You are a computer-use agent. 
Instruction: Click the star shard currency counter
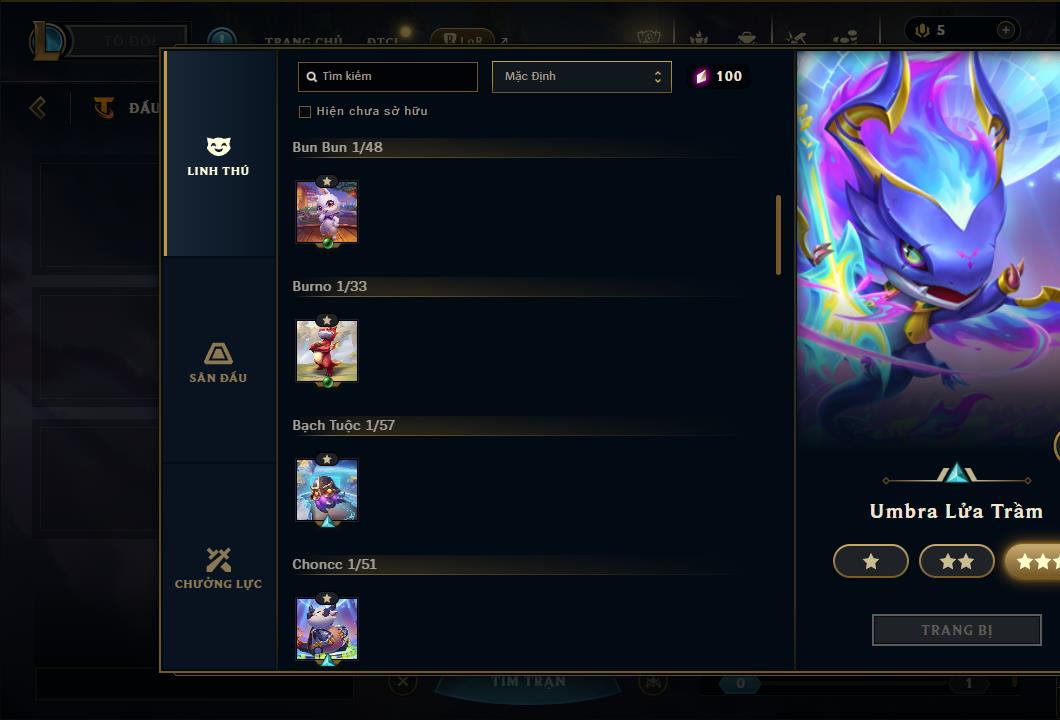pos(719,77)
